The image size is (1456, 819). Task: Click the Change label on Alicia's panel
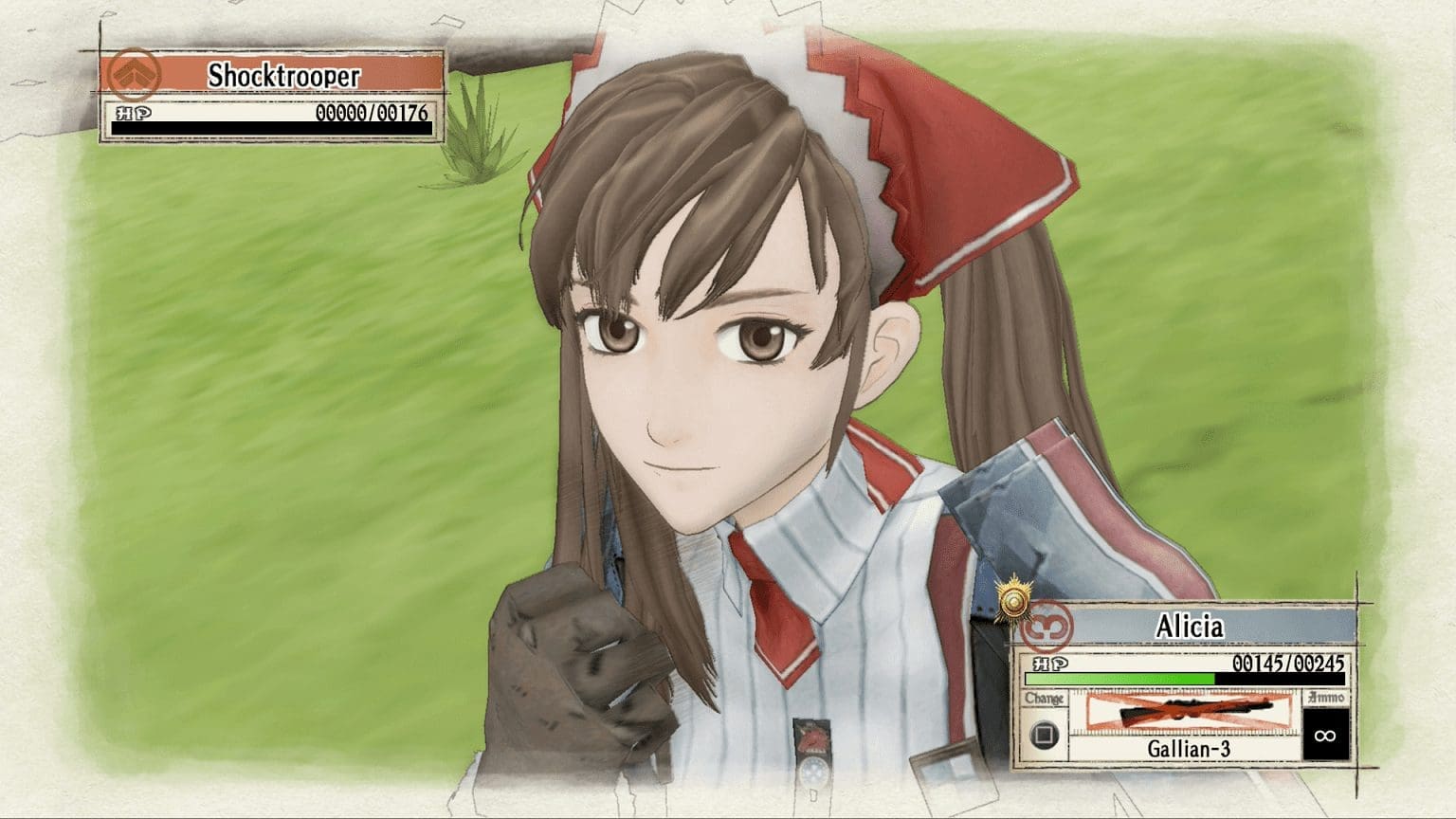coord(1047,699)
